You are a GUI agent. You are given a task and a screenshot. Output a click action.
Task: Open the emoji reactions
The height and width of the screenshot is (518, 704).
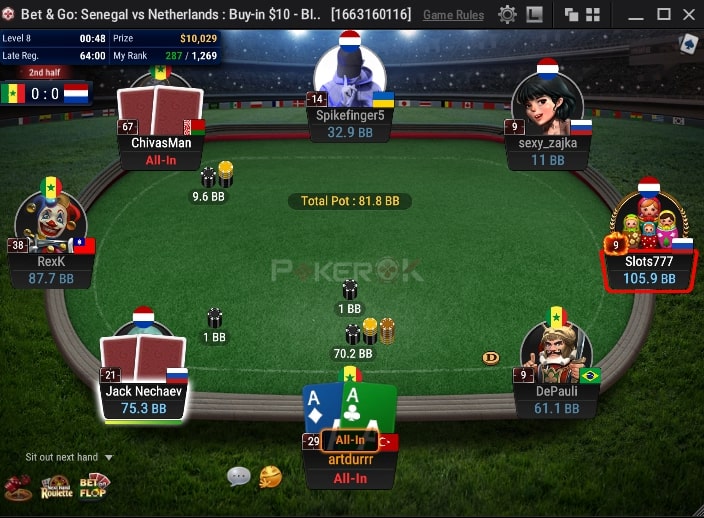tap(270, 477)
